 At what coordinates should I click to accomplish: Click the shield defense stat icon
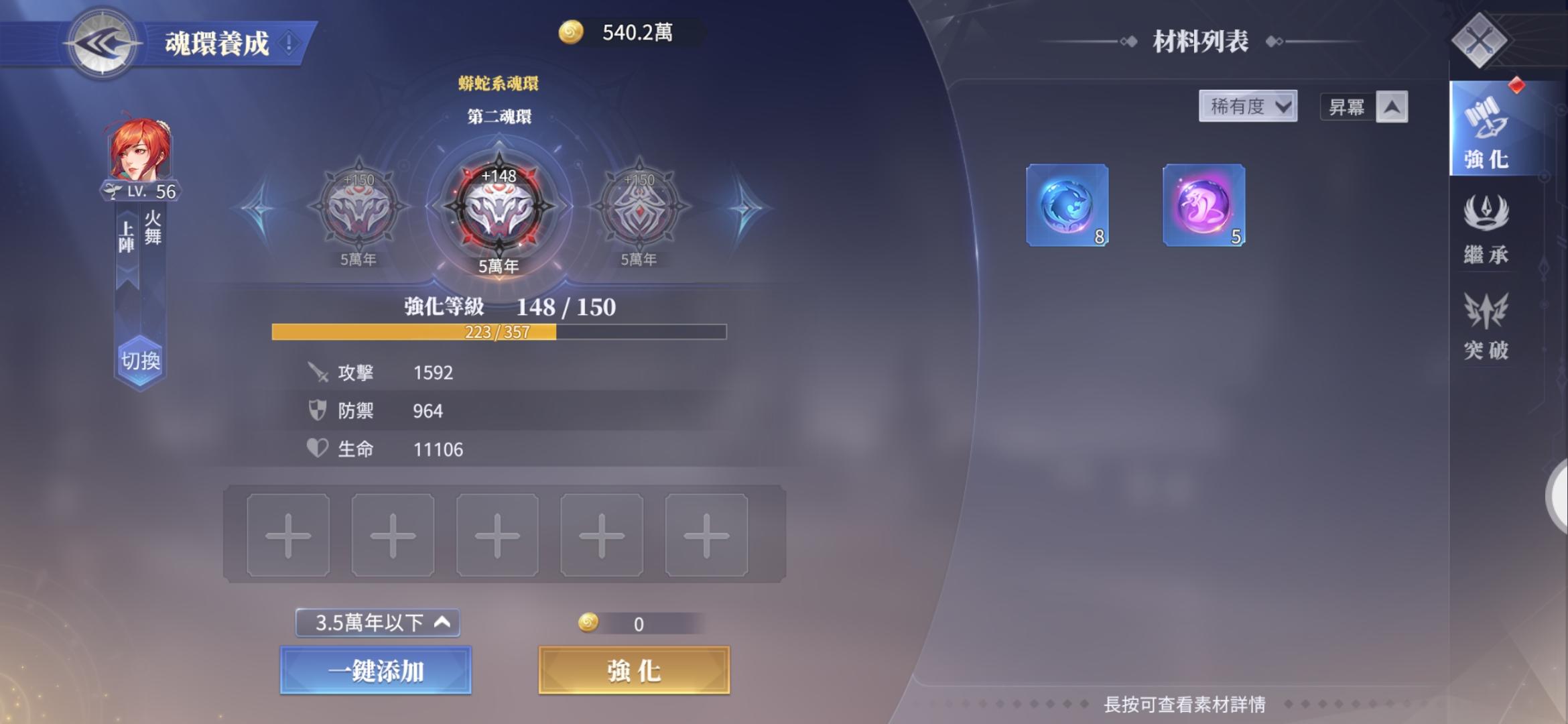tap(316, 410)
